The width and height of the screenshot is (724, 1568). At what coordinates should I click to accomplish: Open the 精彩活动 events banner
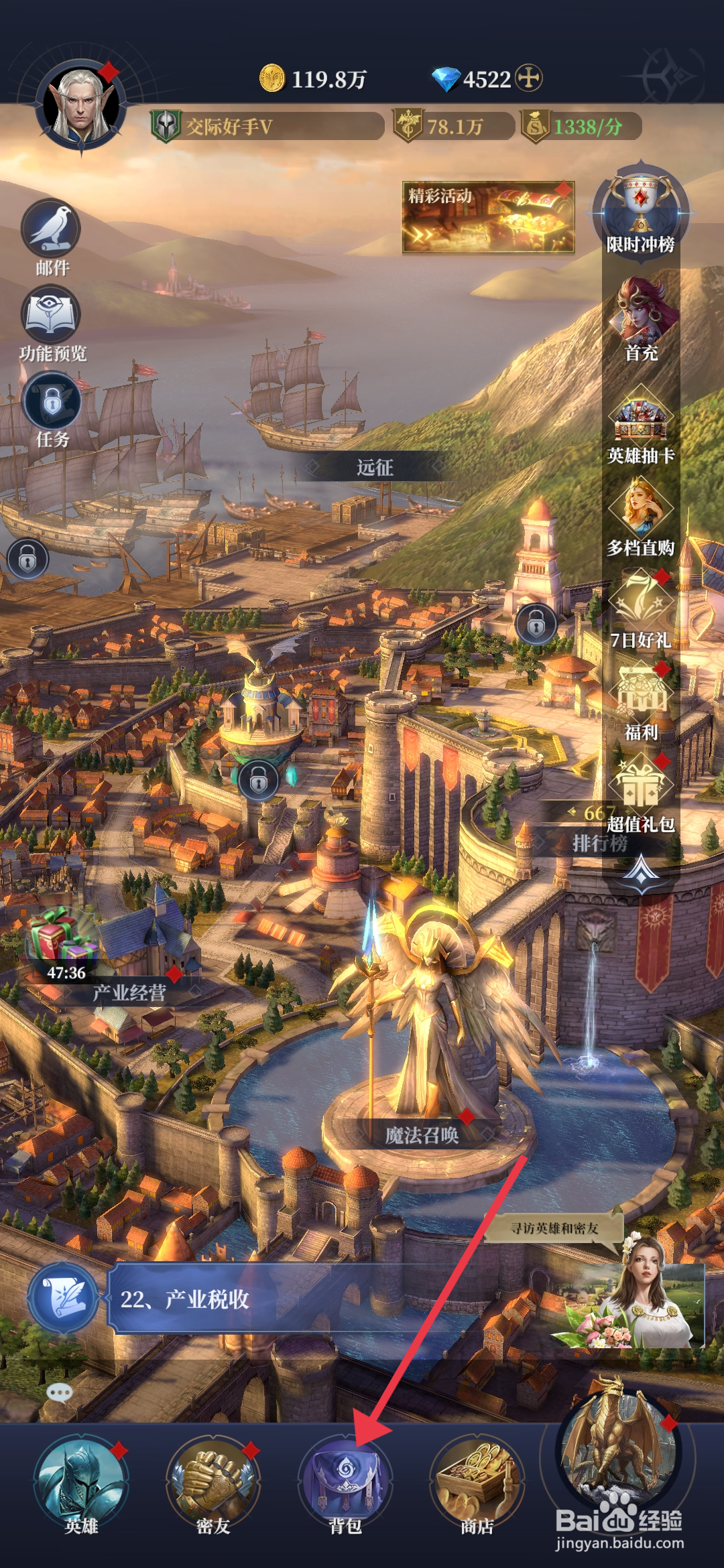click(x=488, y=217)
